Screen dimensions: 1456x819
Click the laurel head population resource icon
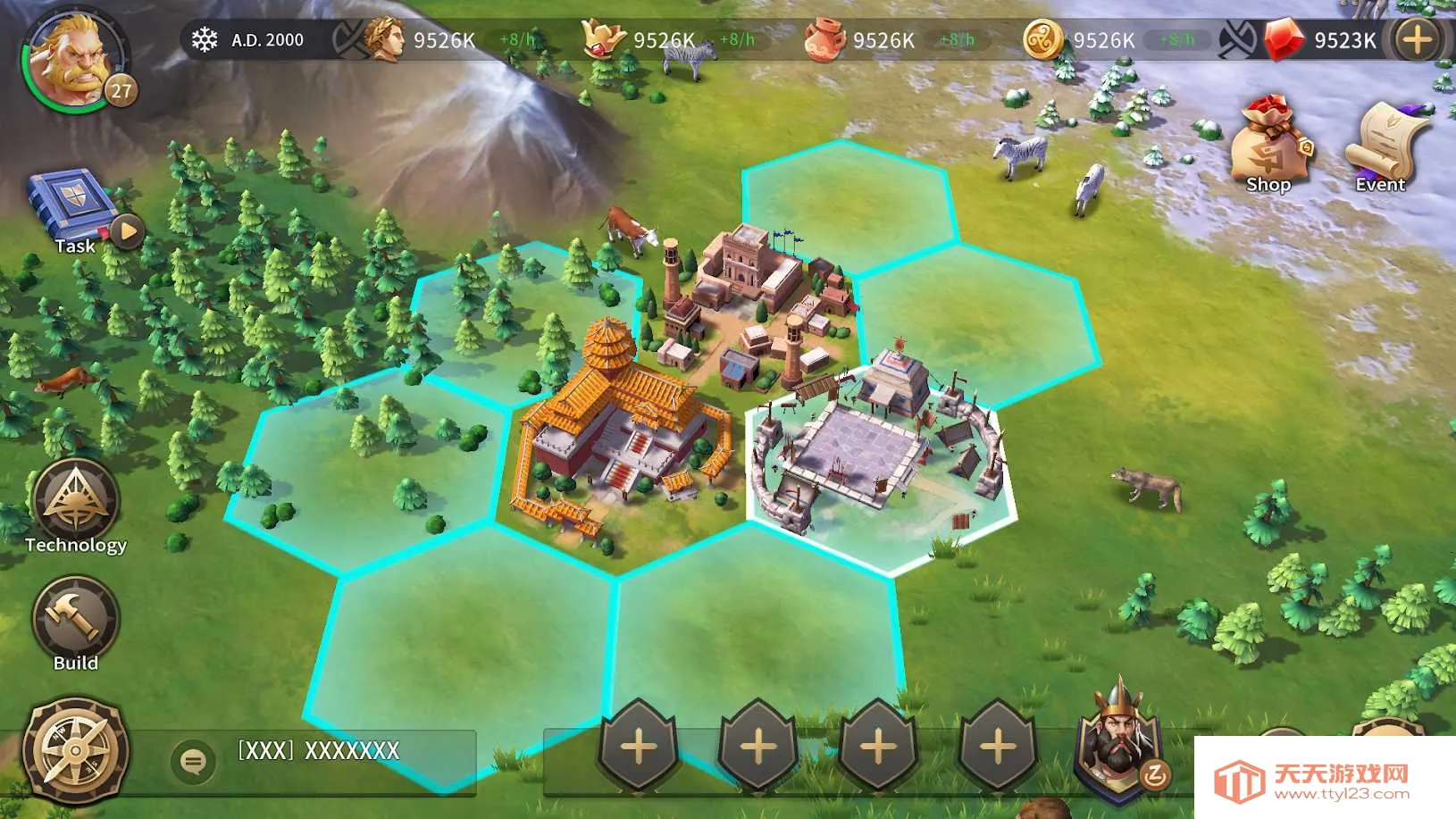pyautogui.click(x=383, y=40)
